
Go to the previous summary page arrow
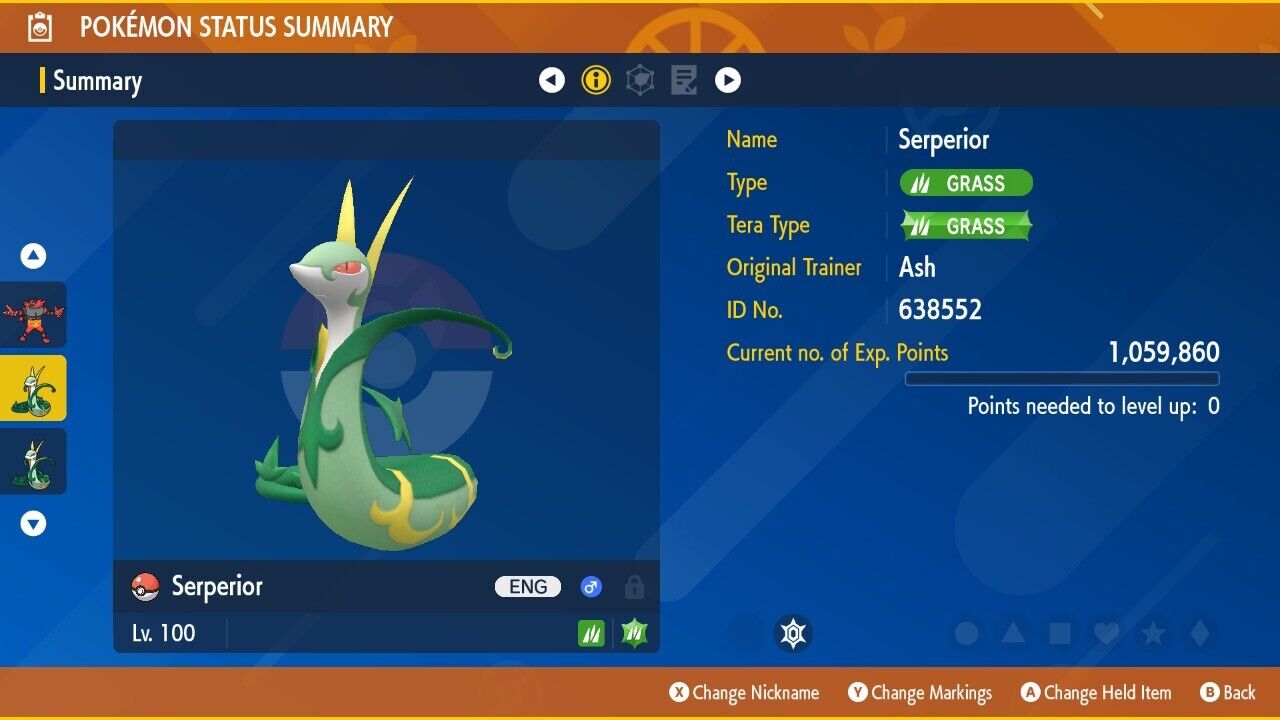click(552, 80)
